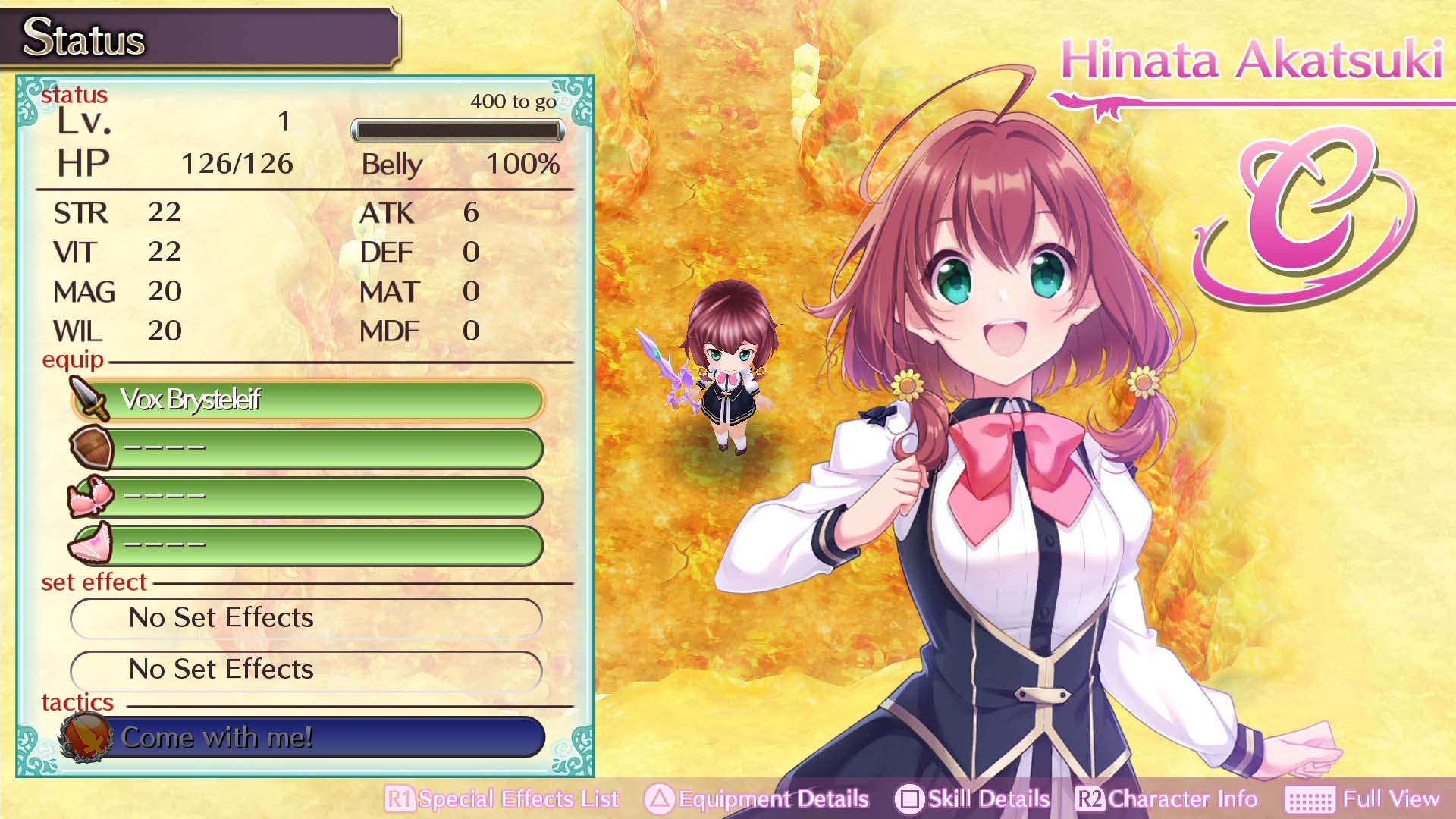Click the flame emblem beside tactics banner
The image size is (1456, 819).
pos(85,736)
